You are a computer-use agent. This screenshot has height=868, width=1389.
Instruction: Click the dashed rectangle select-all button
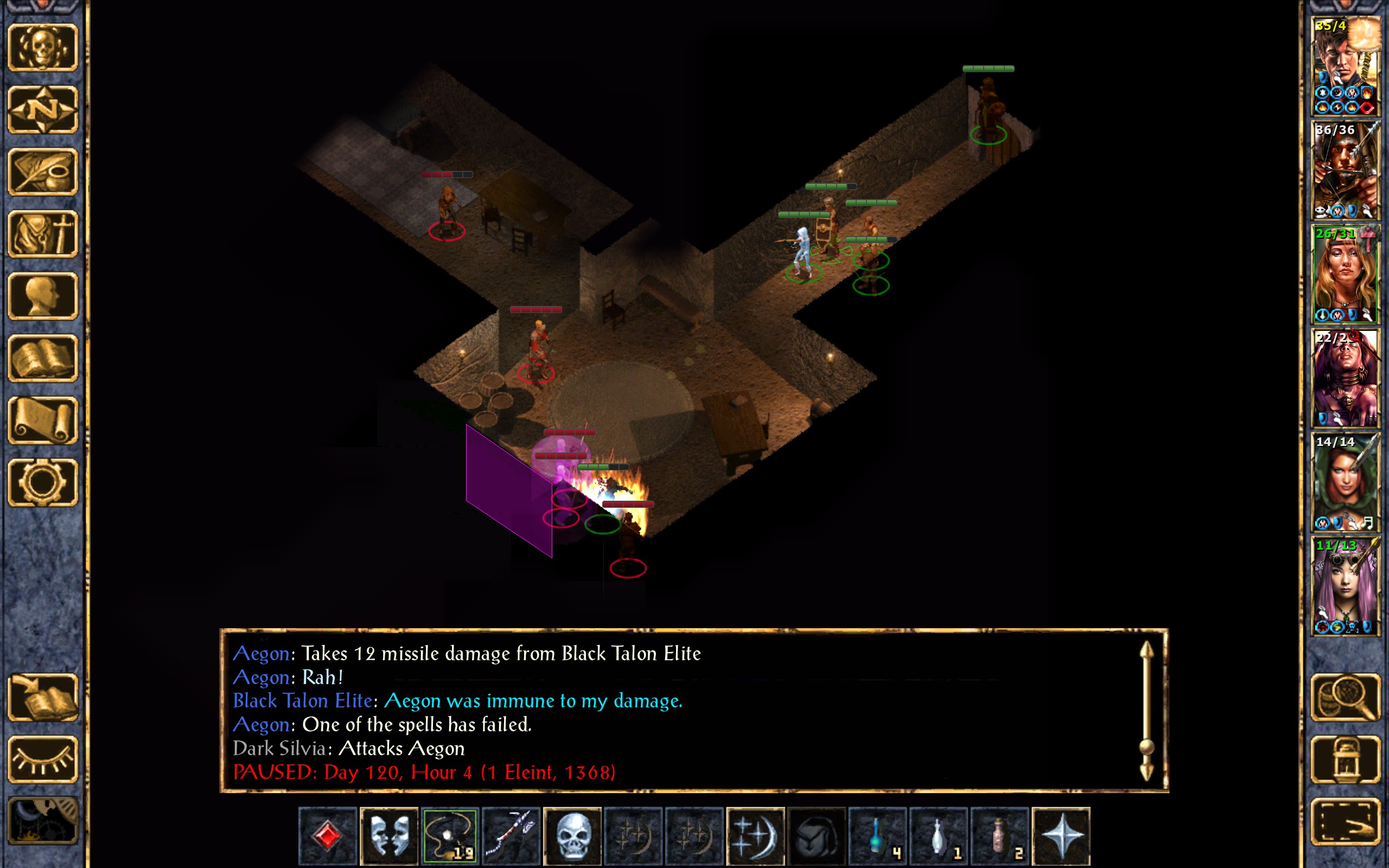tap(1345, 821)
